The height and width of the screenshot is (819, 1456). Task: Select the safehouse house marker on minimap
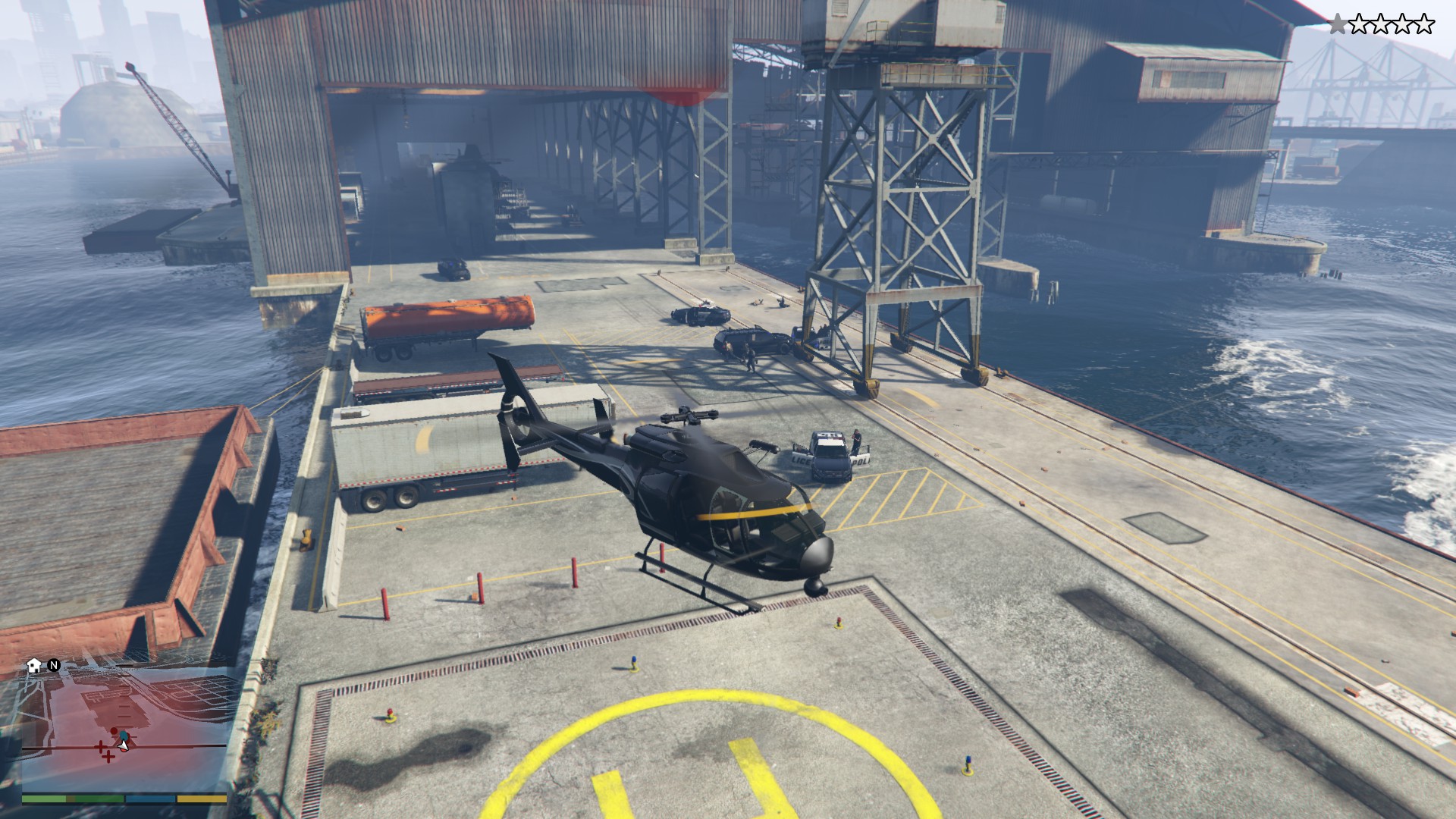tap(34, 666)
